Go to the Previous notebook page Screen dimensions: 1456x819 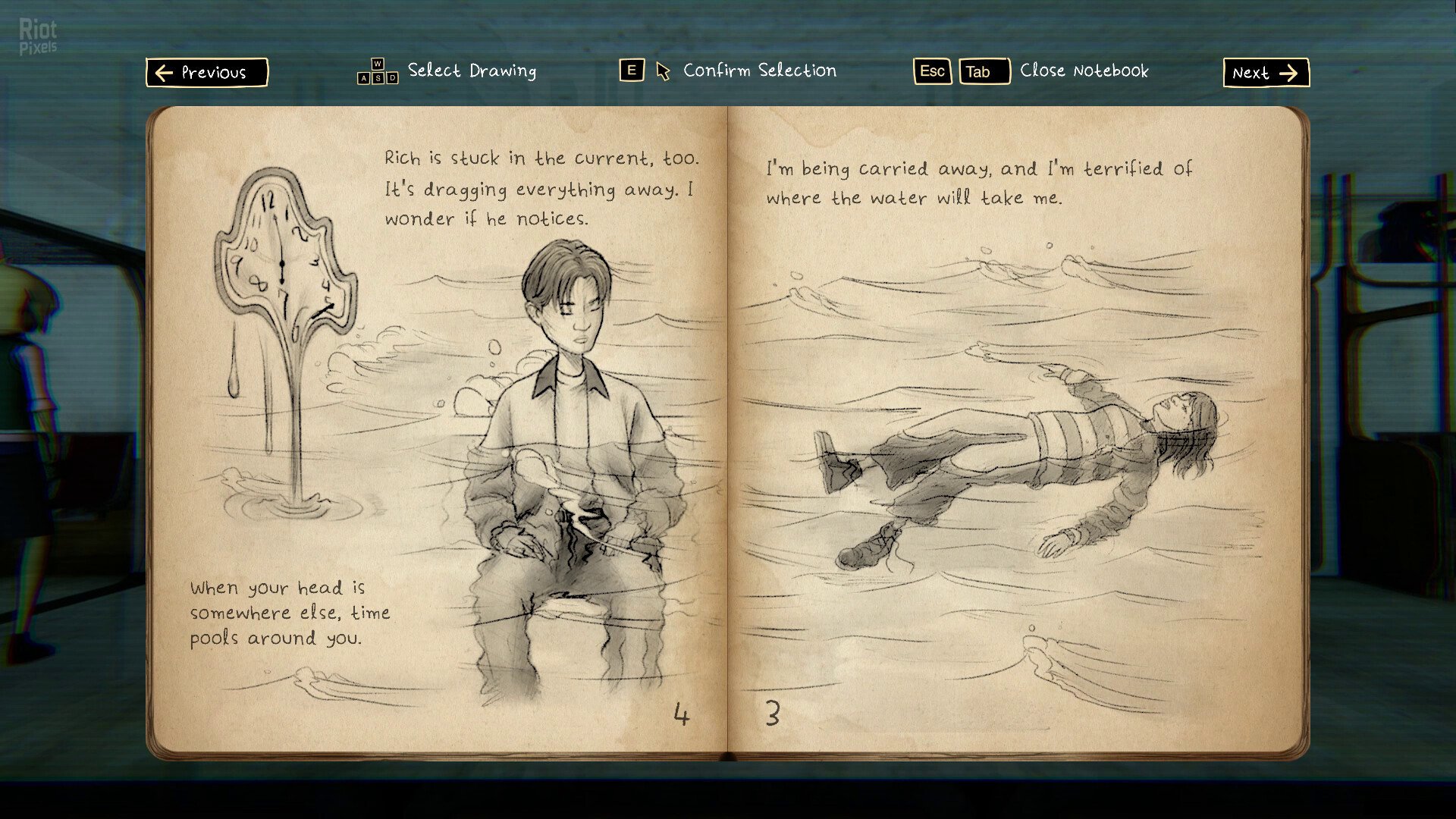click(x=206, y=73)
